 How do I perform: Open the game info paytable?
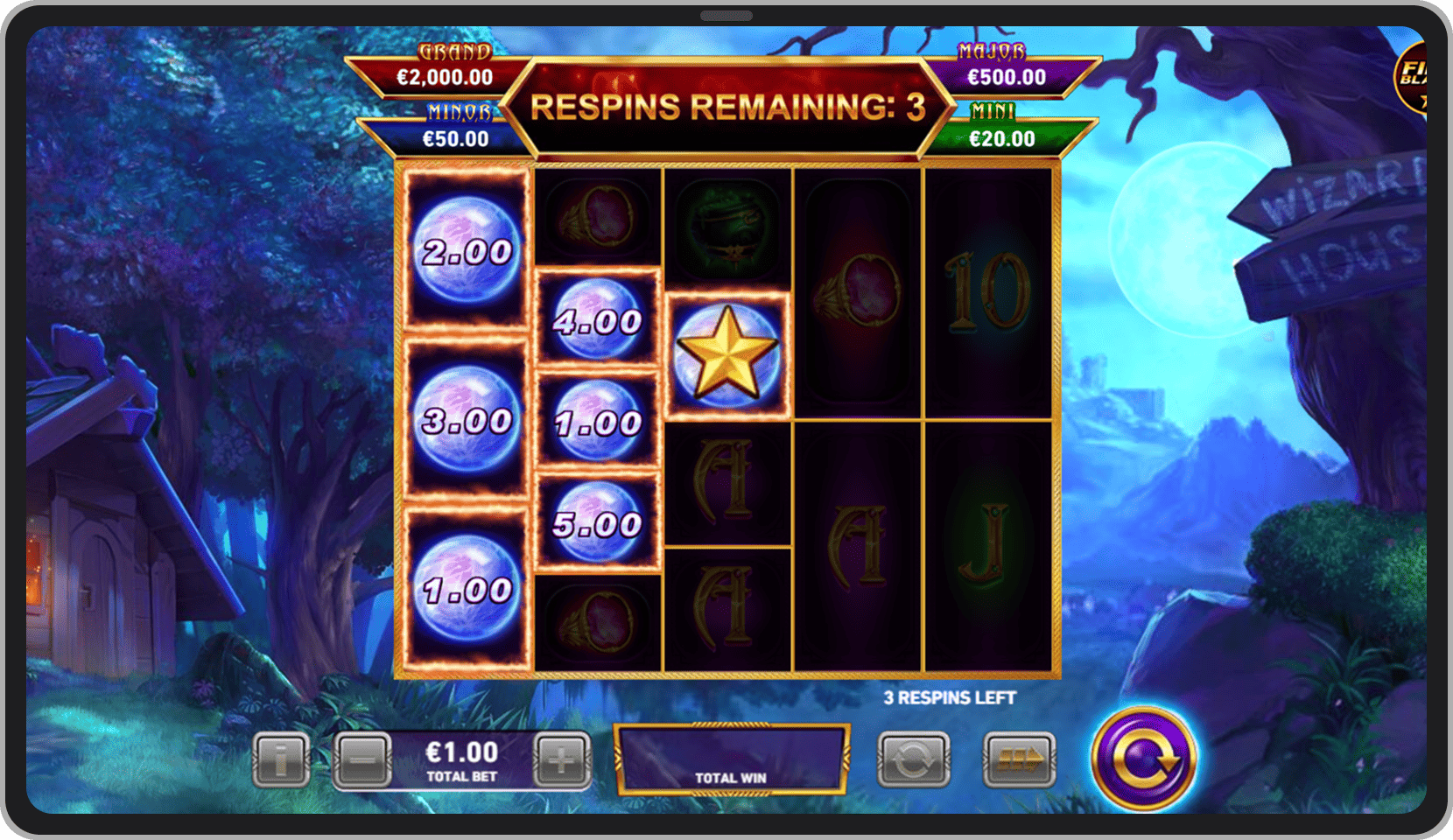click(x=281, y=759)
